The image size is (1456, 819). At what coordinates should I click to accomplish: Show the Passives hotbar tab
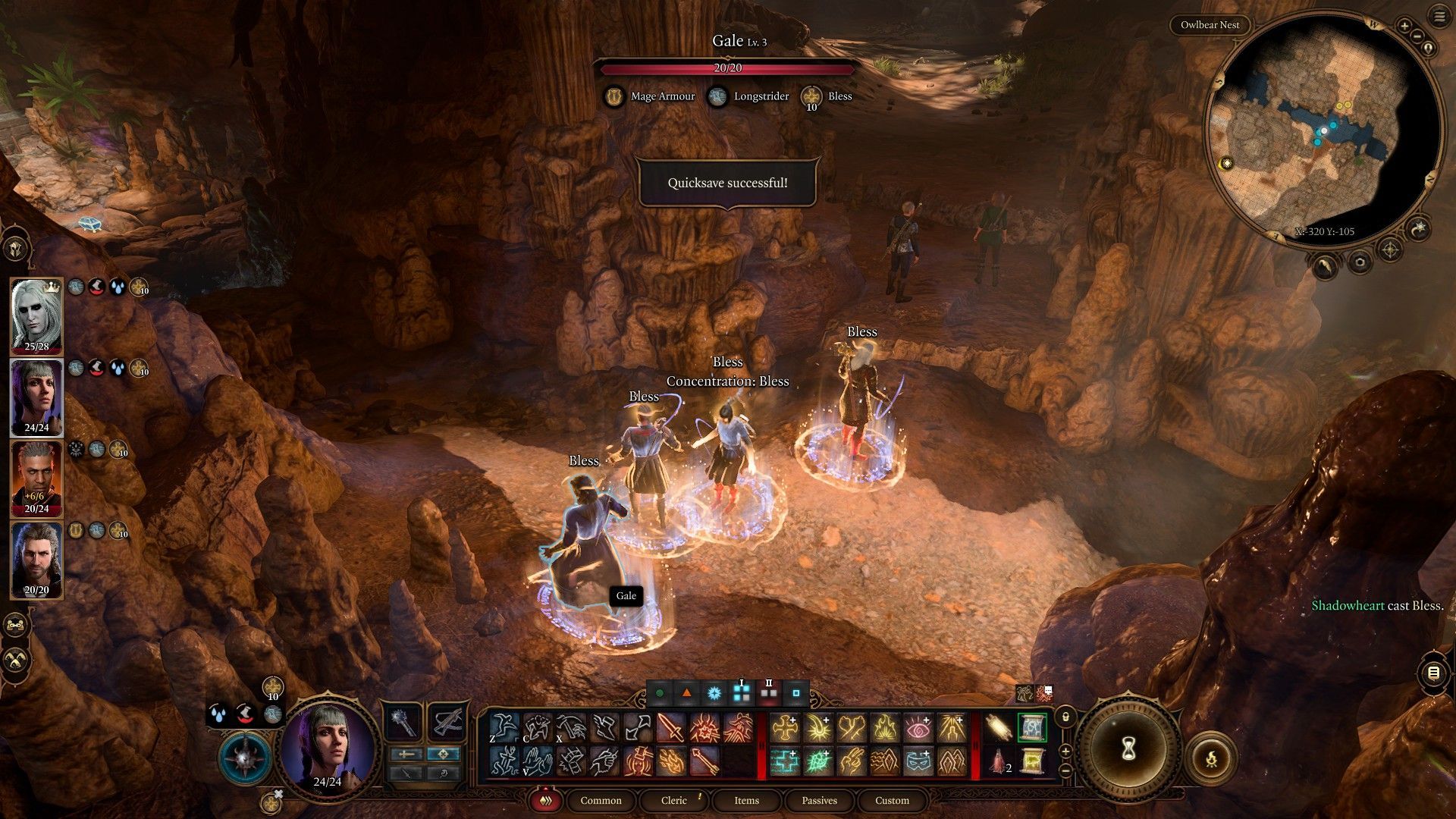click(819, 800)
